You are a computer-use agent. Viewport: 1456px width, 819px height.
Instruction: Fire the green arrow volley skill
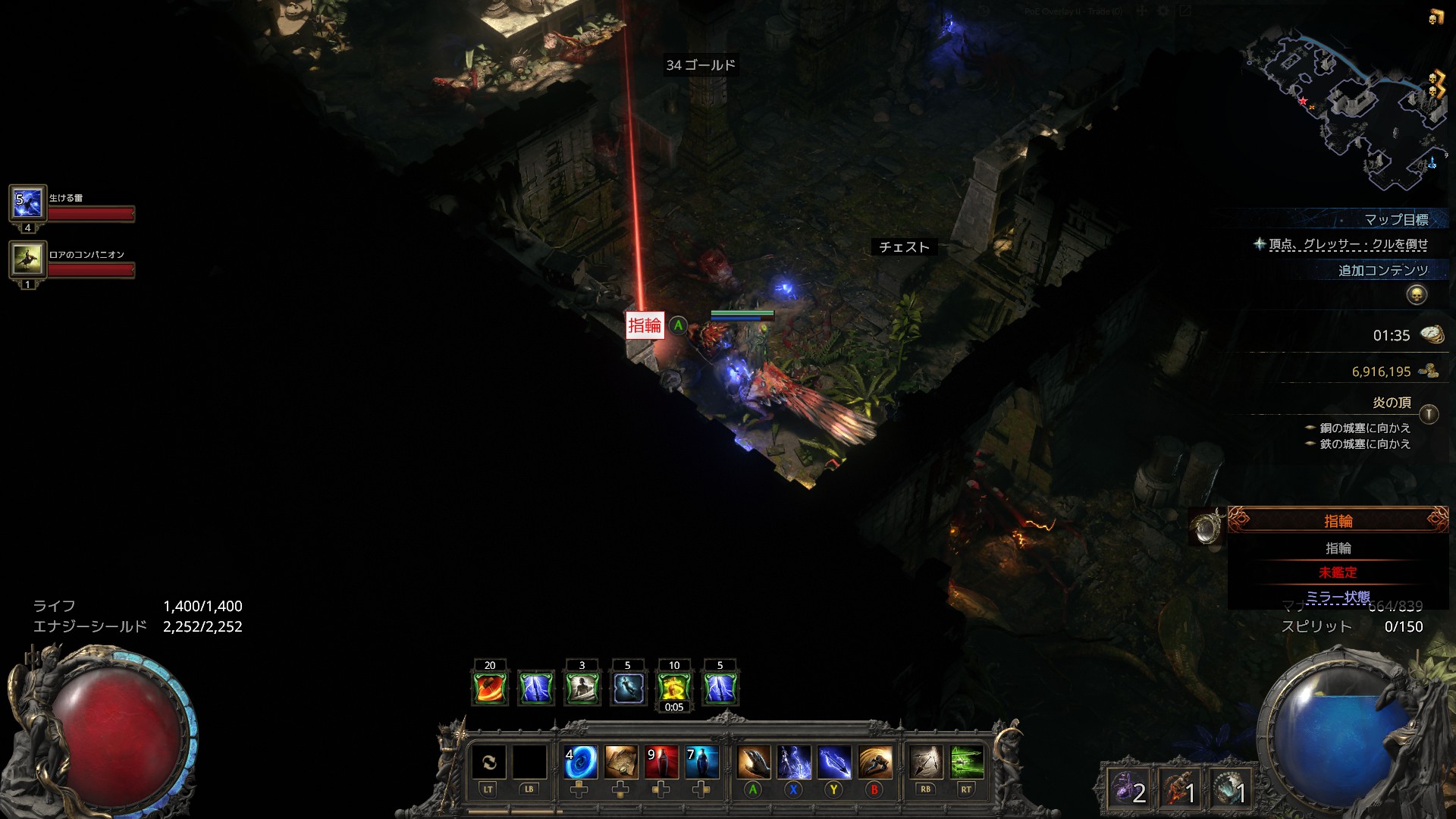[966, 762]
